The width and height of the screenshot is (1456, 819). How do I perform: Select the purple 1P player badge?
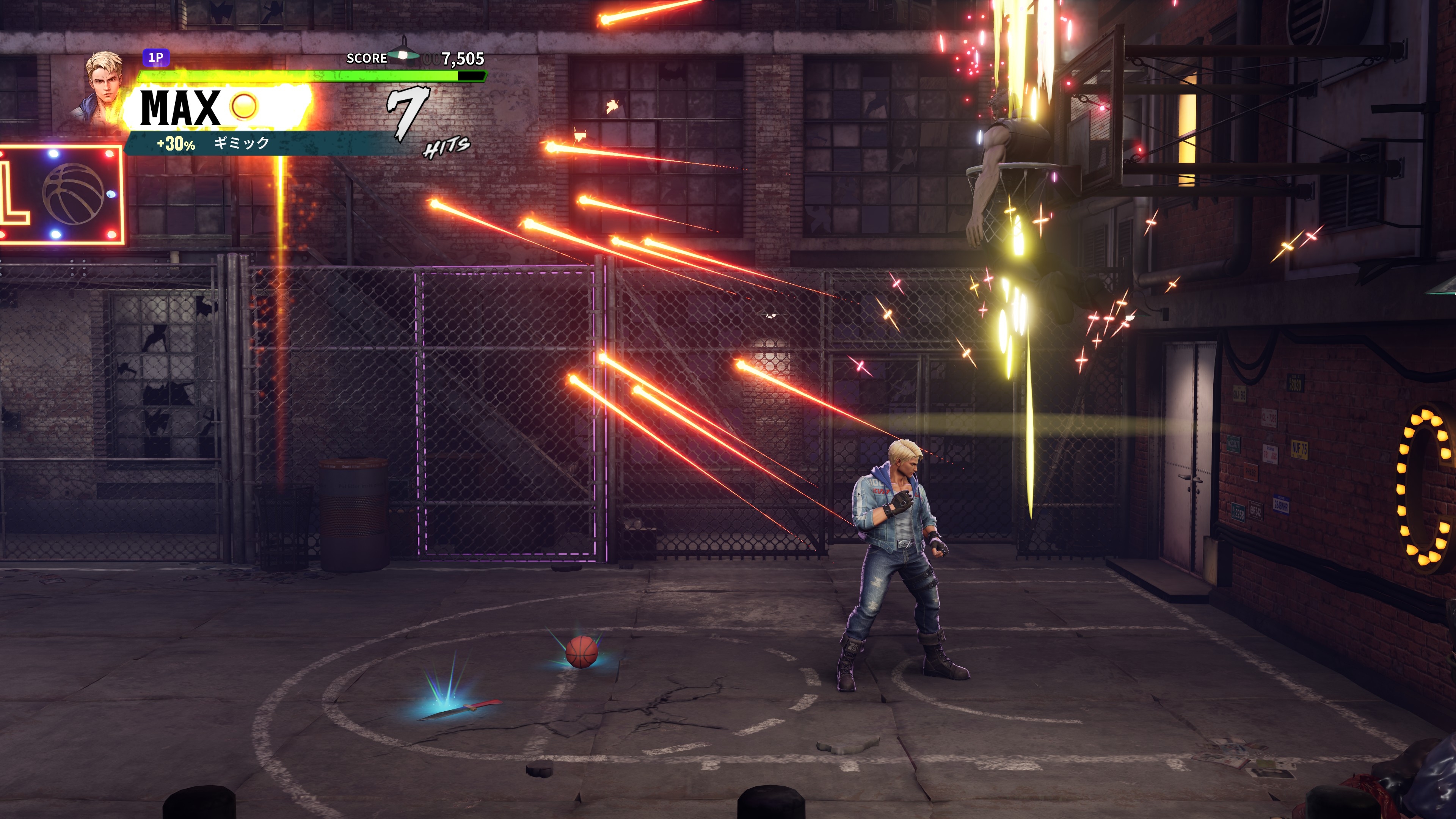[x=156, y=58]
